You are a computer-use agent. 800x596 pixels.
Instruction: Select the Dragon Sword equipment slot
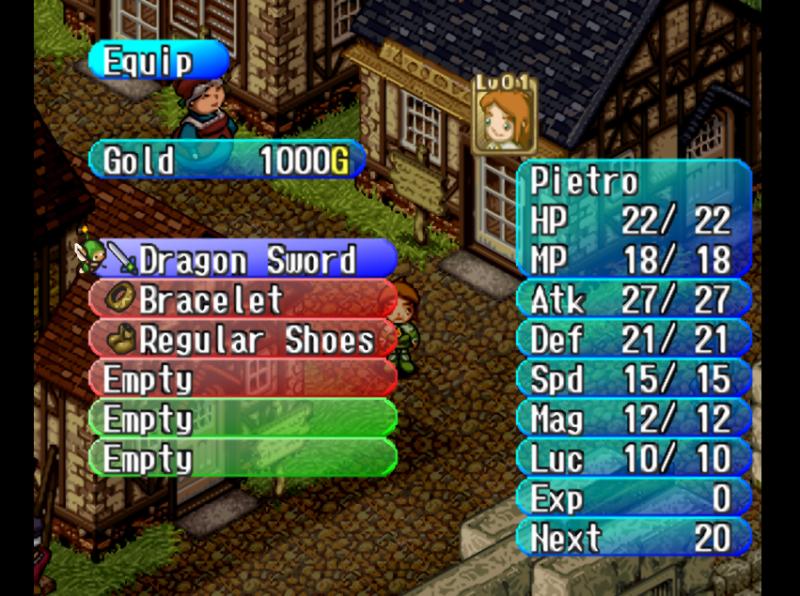pos(245,260)
